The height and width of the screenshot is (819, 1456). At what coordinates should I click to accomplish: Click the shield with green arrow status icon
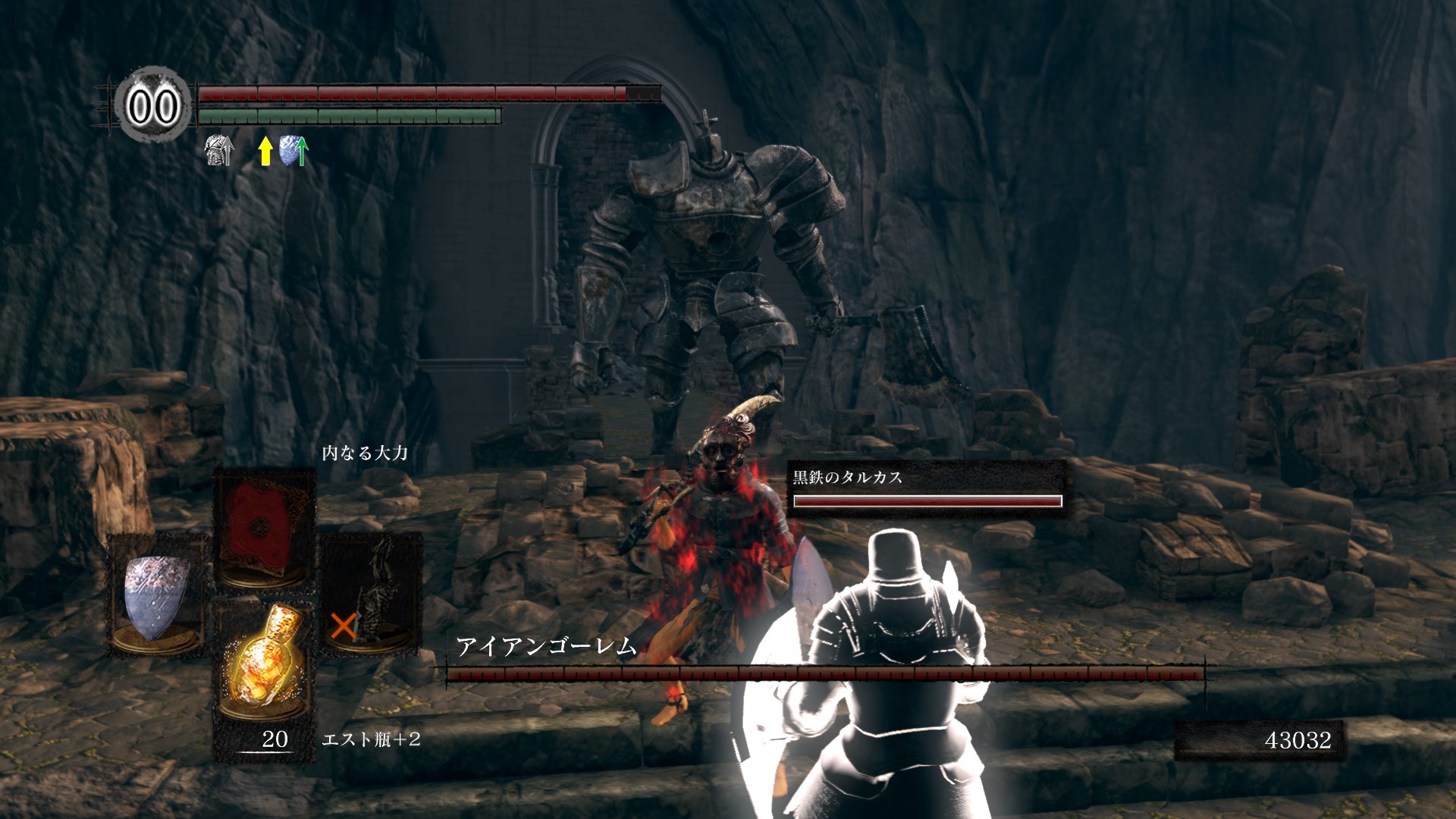[293, 151]
